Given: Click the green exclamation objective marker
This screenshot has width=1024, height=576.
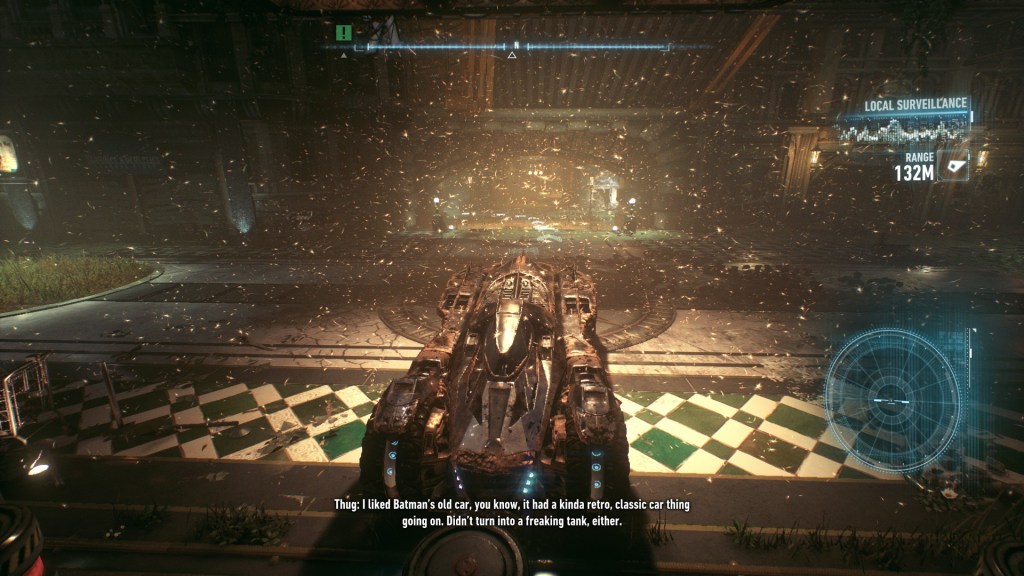Looking at the screenshot, I should [344, 33].
